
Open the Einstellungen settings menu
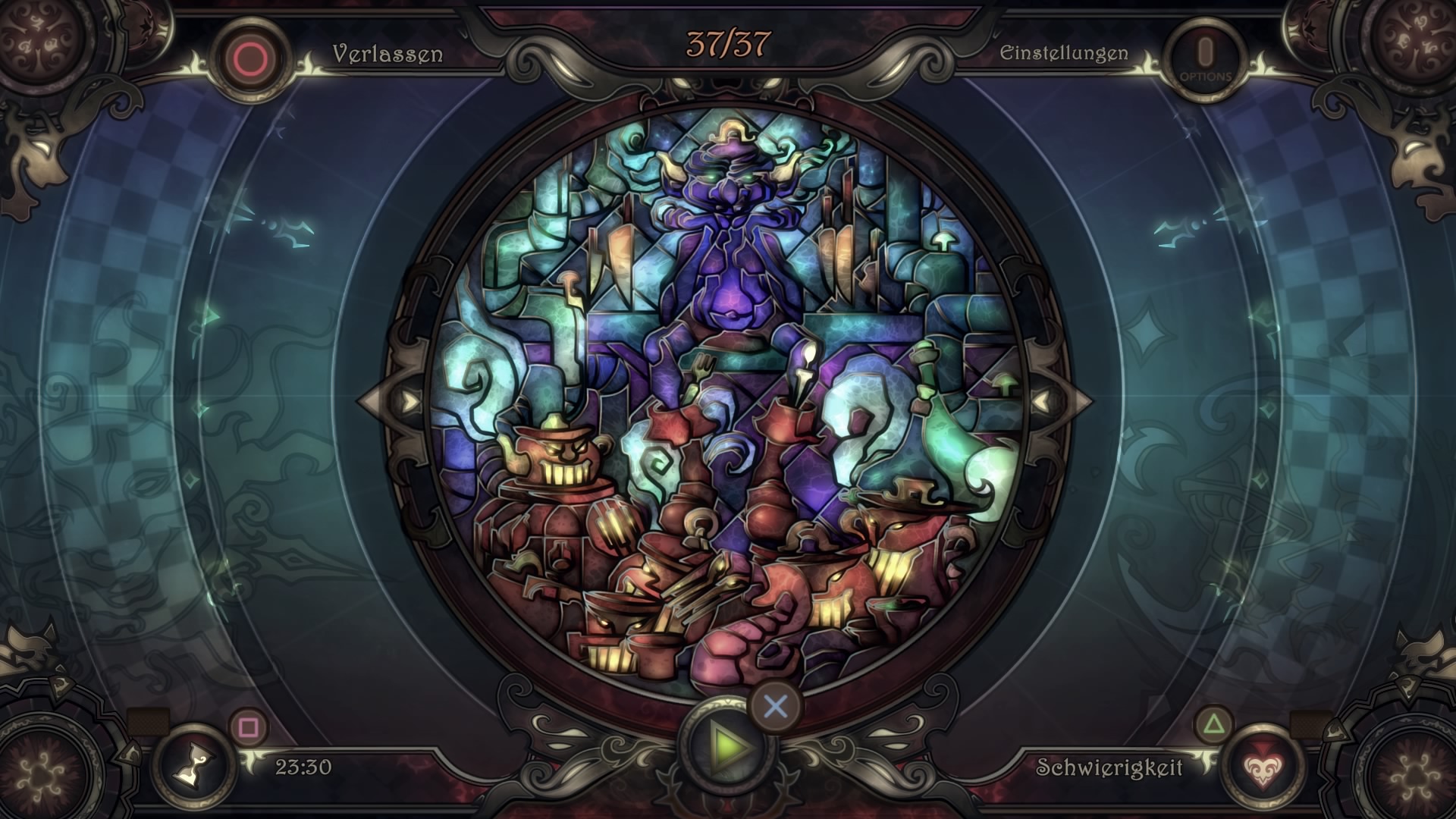(1063, 54)
